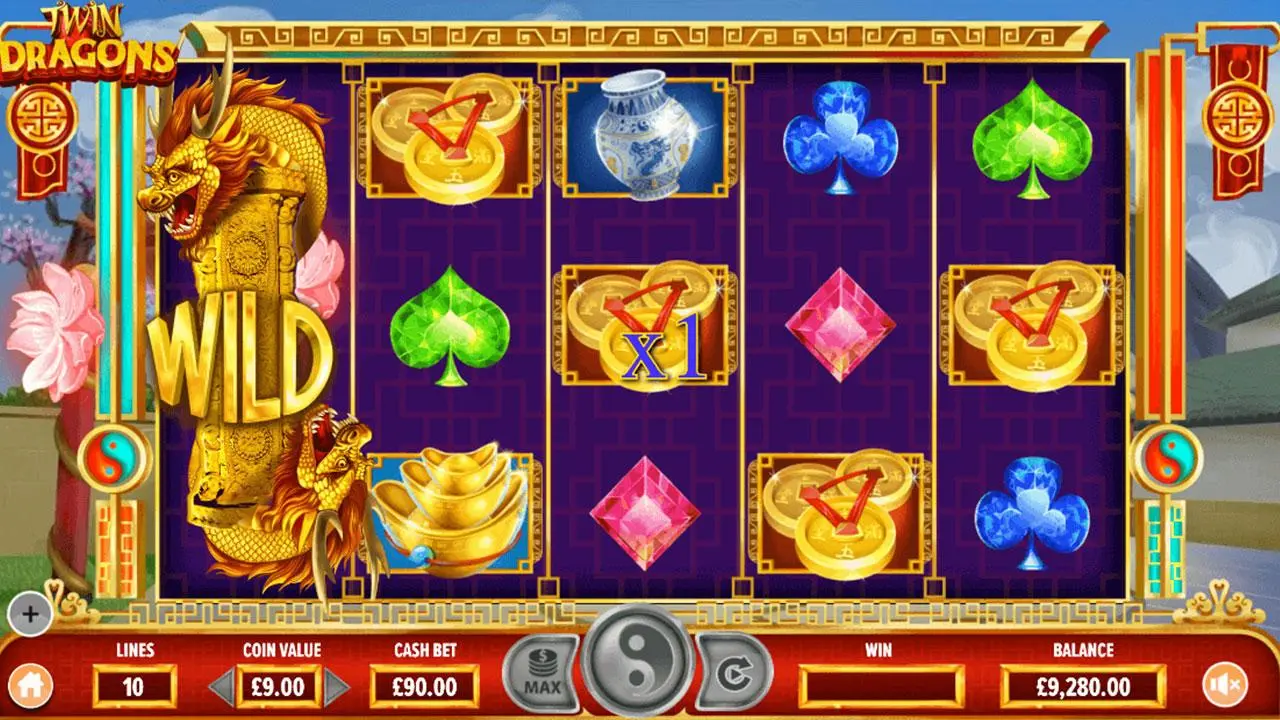Select the home icon

coord(35,685)
